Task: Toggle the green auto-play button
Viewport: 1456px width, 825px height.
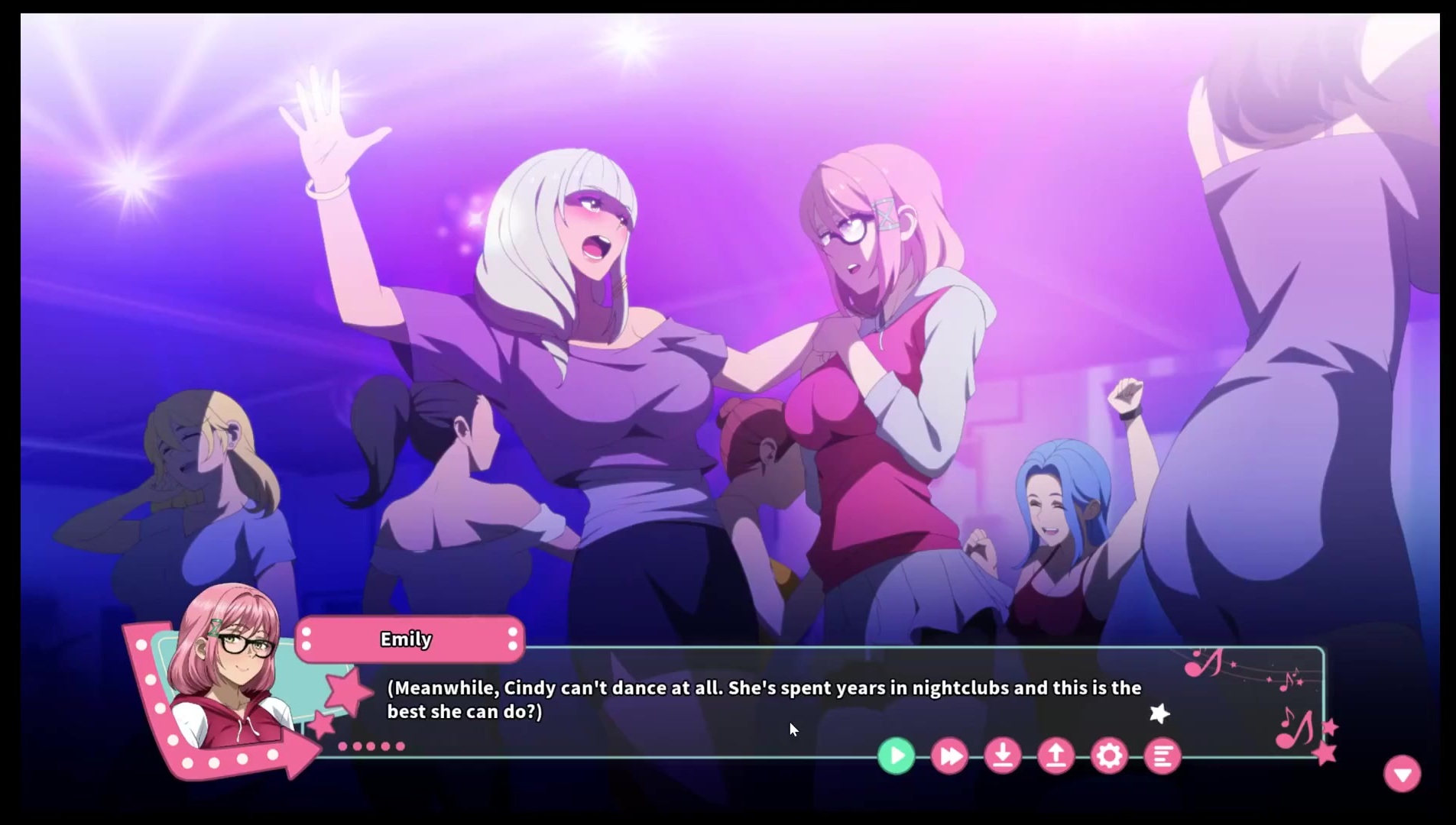Action: [896, 756]
